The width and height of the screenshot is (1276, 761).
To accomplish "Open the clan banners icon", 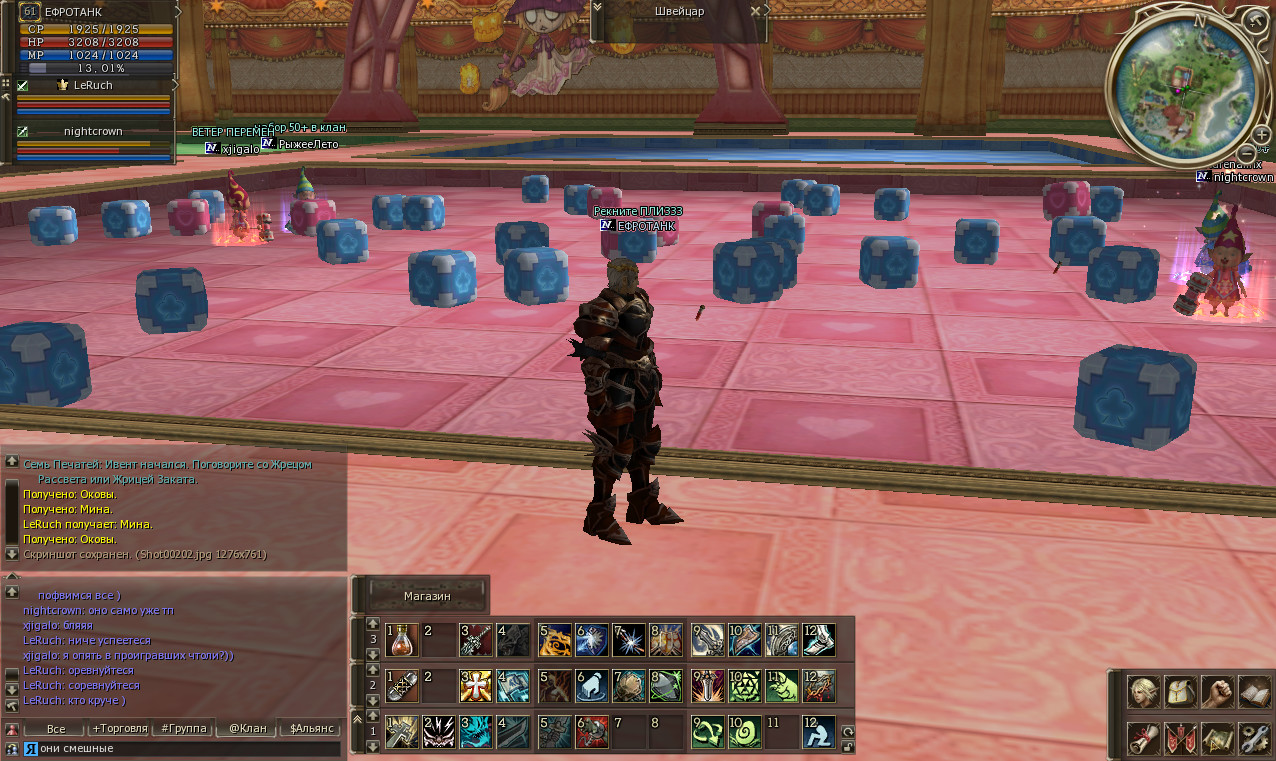I will point(1180,738).
